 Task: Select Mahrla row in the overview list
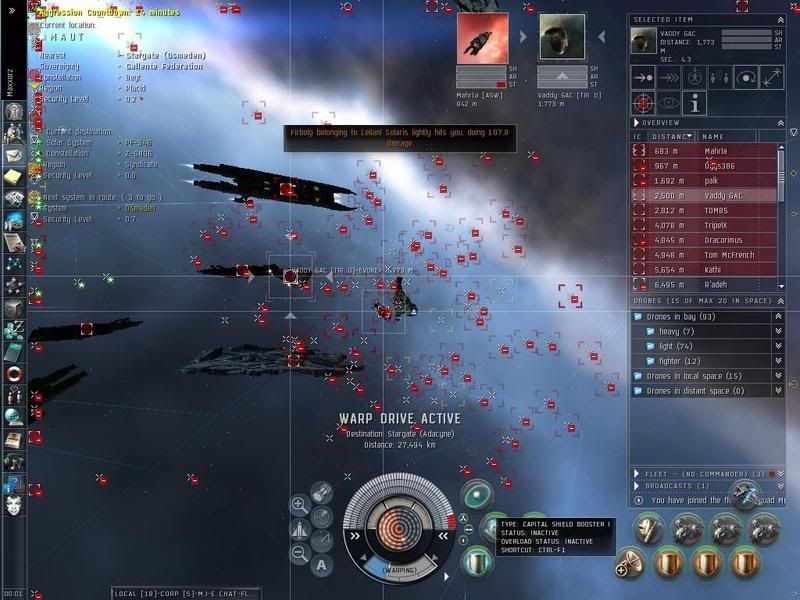pos(715,150)
